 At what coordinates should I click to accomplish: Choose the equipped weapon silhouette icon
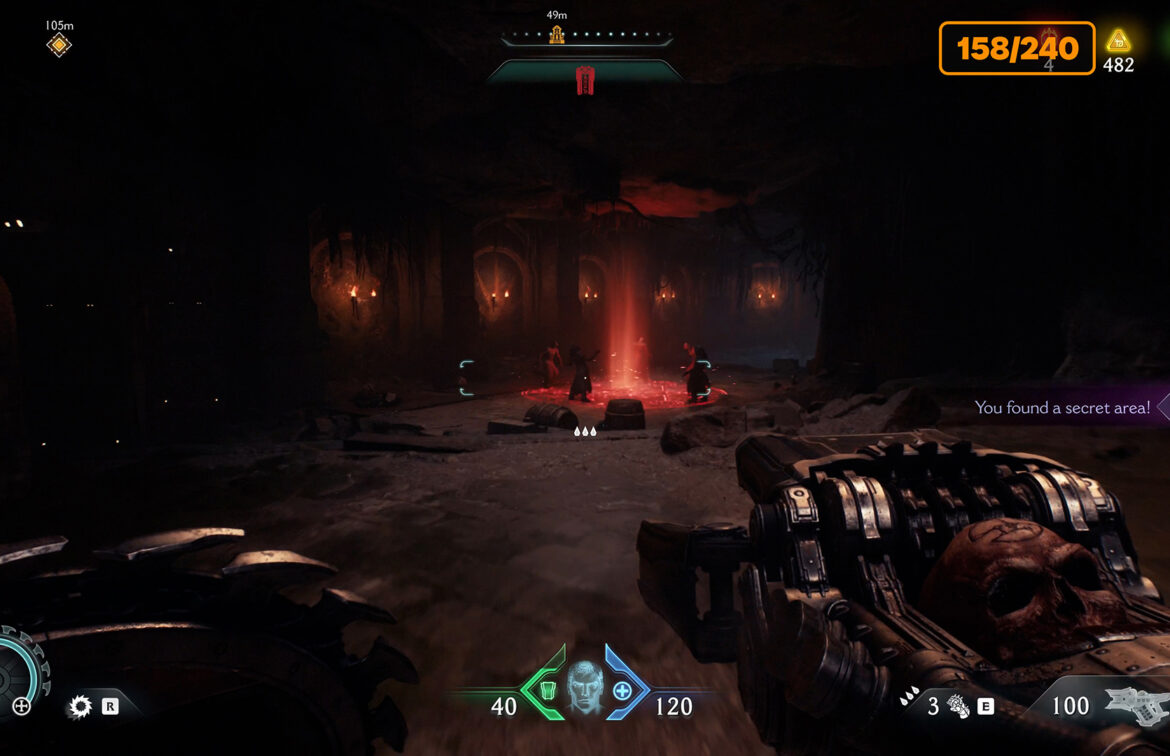click(1135, 705)
